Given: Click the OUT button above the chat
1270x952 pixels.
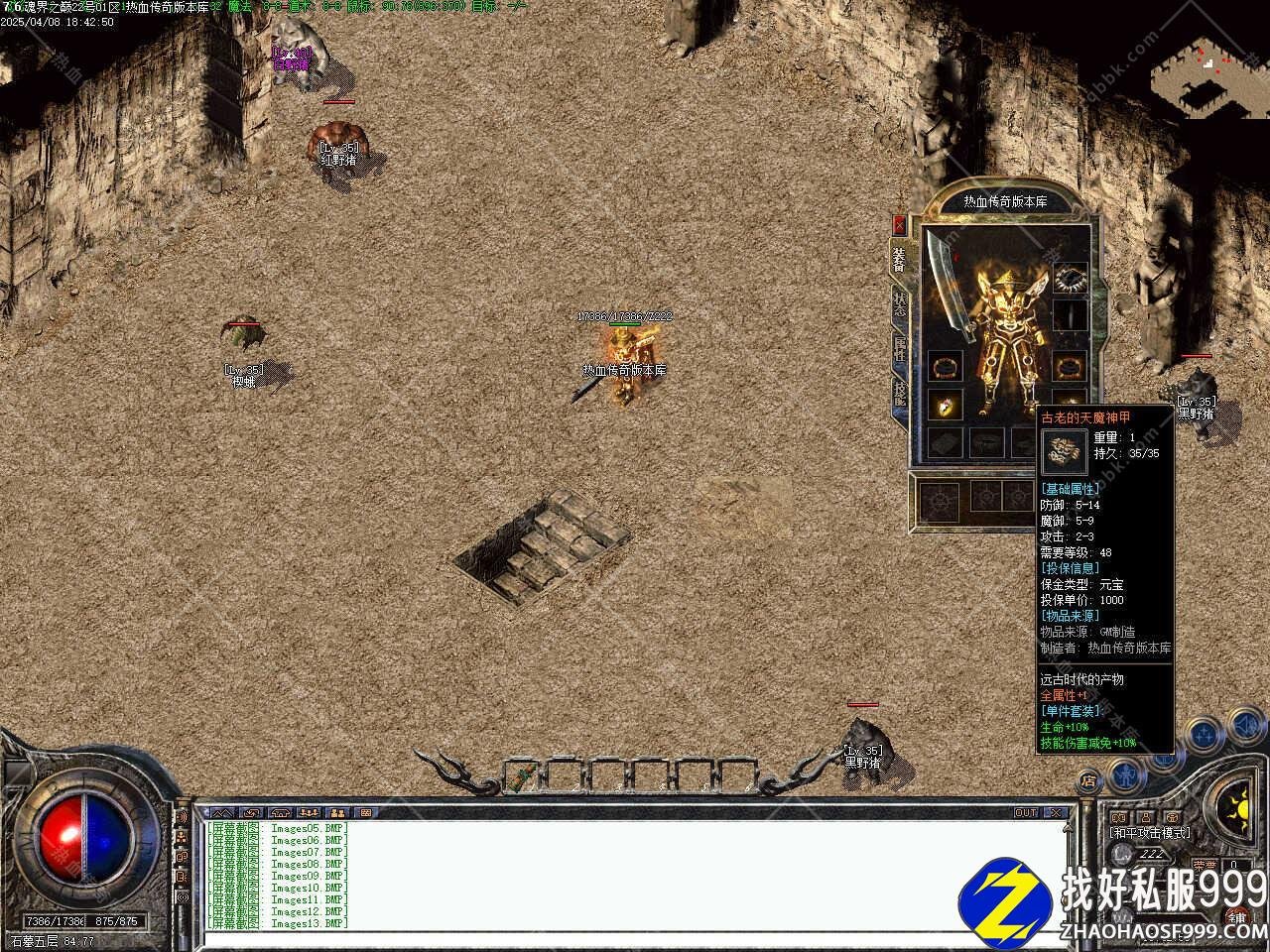Looking at the screenshot, I should click(x=1026, y=812).
